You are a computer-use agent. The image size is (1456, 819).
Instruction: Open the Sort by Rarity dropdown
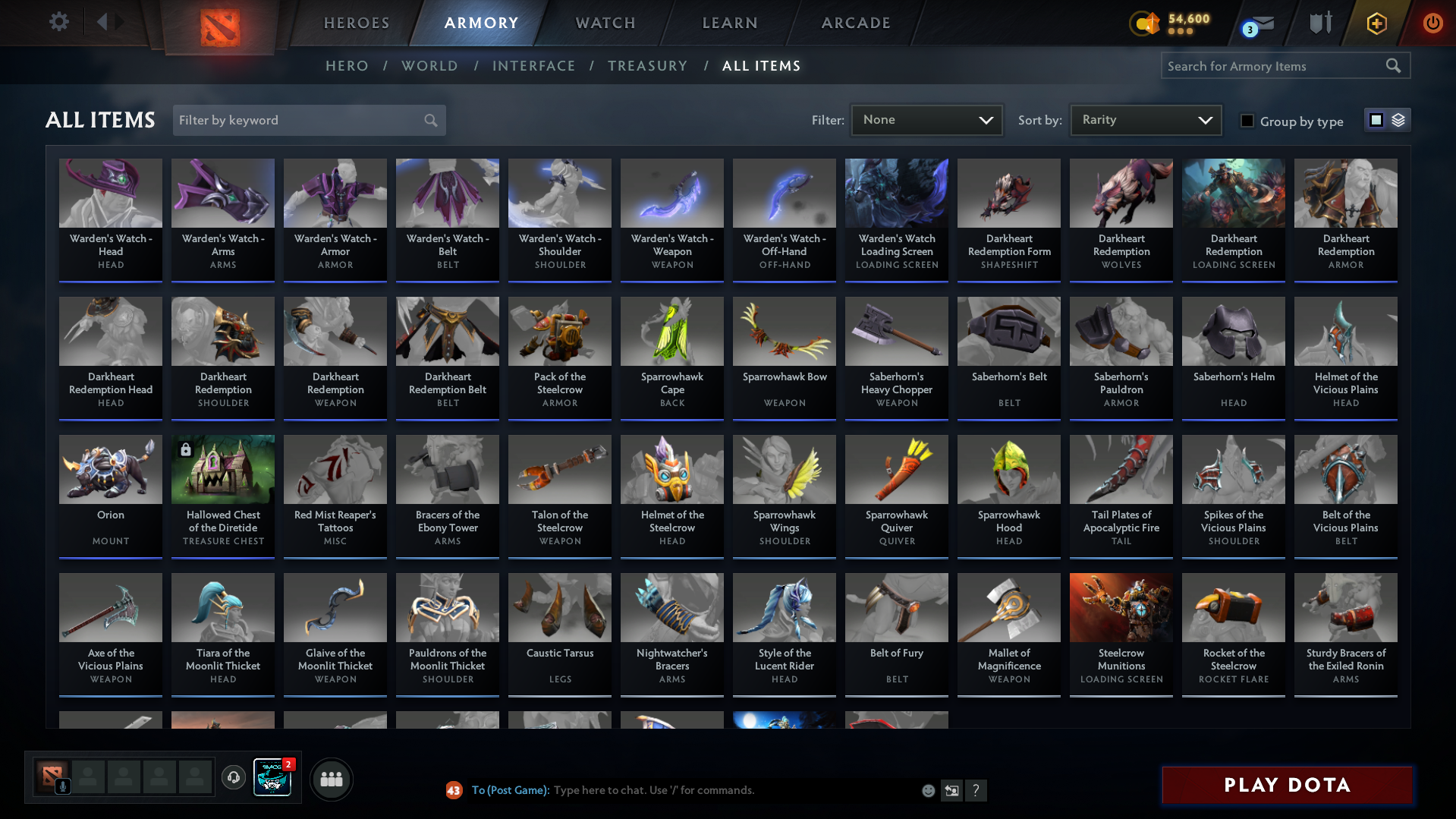coord(1145,119)
